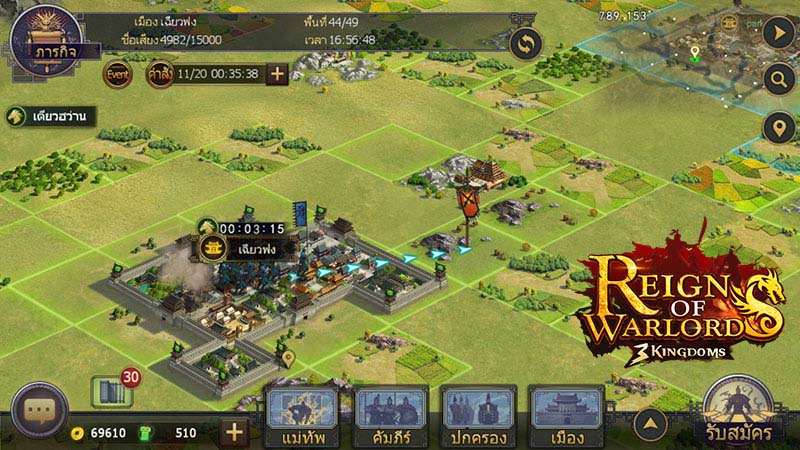Image resolution: width=800 pixels, height=450 pixels.
Task: Open the Event button
Action: tap(117, 74)
